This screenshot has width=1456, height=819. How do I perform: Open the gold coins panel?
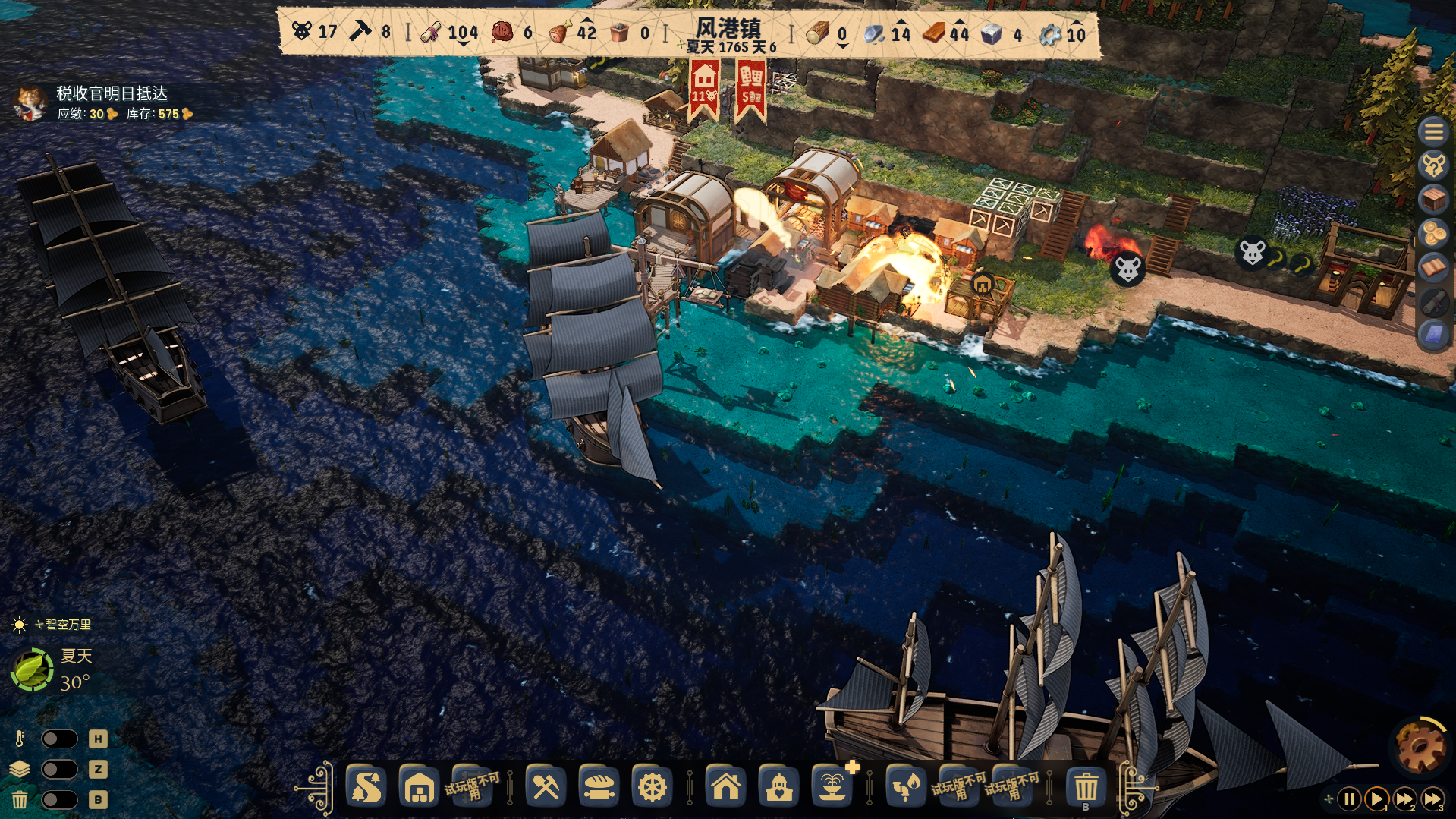pos(1433,234)
